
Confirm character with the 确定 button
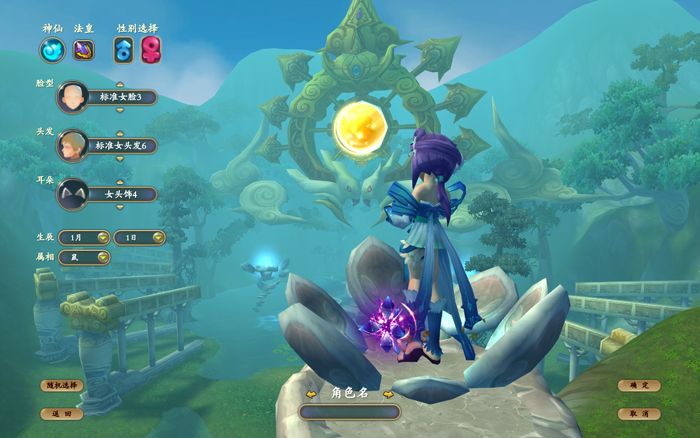pyautogui.click(x=640, y=385)
